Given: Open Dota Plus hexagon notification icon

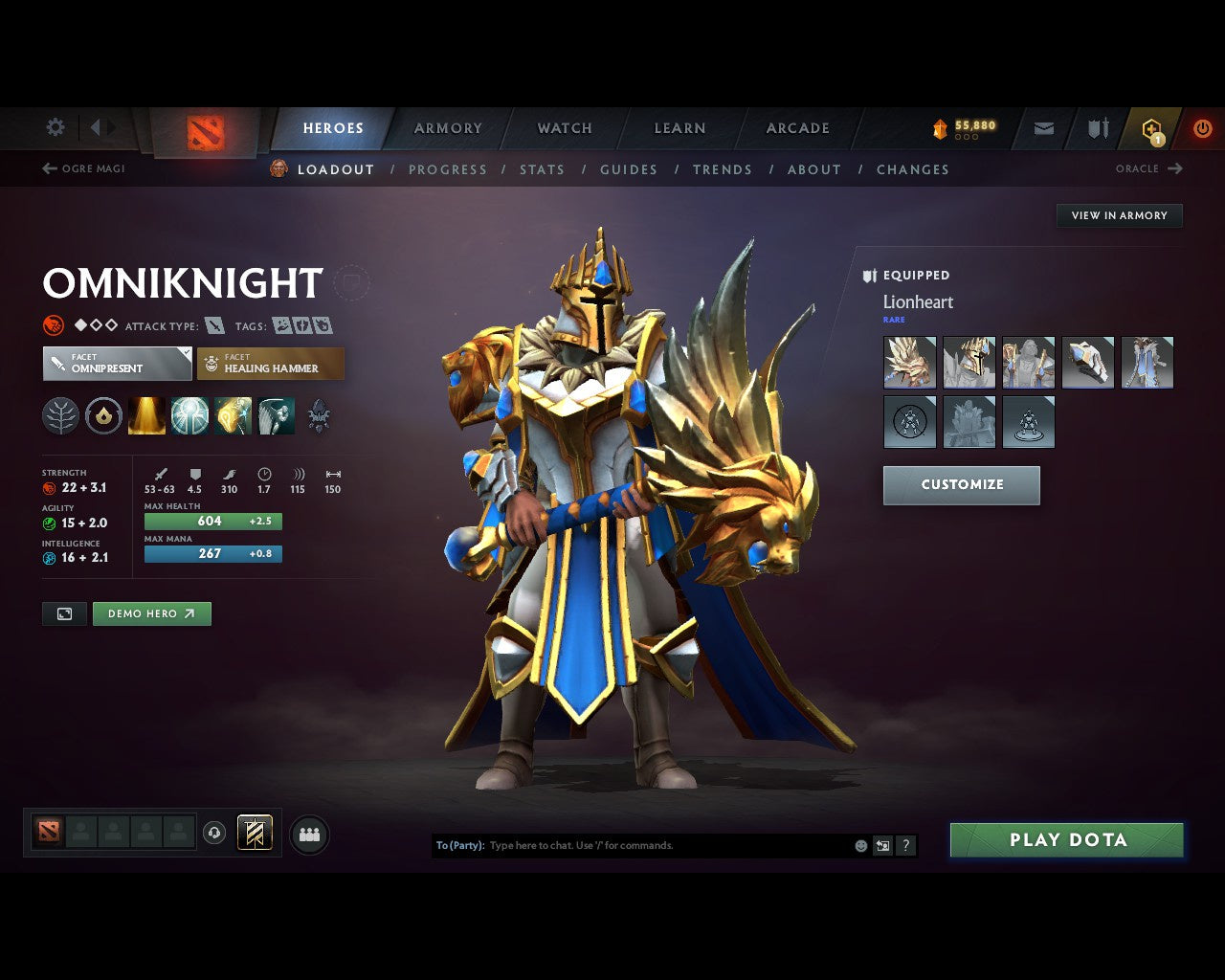Looking at the screenshot, I should click(1152, 128).
